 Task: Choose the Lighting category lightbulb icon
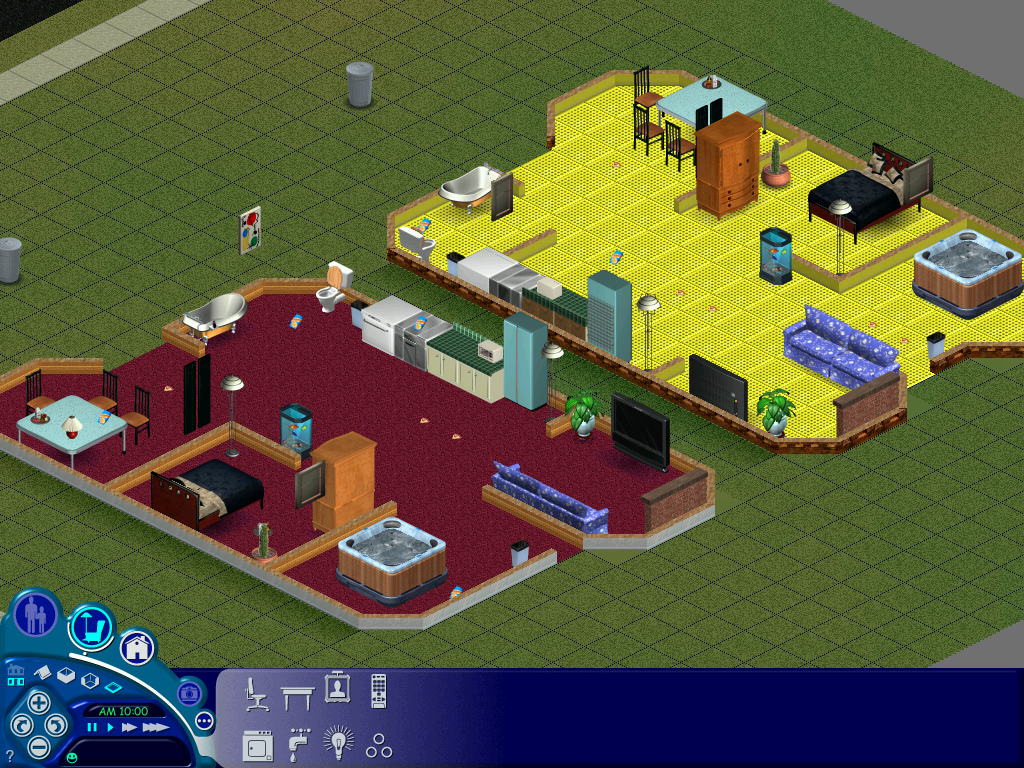click(x=338, y=743)
